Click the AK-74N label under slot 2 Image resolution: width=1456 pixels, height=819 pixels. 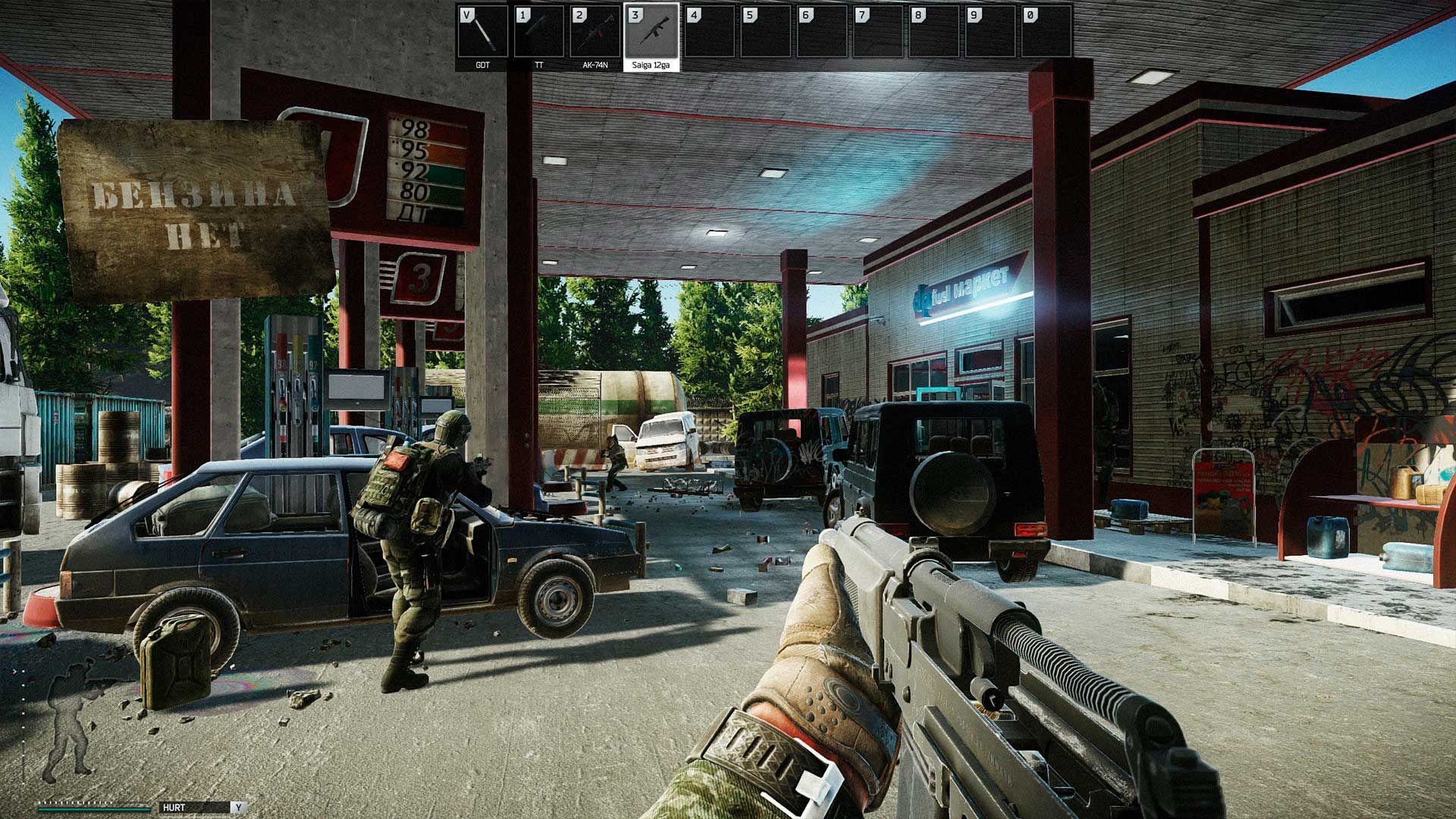595,67
